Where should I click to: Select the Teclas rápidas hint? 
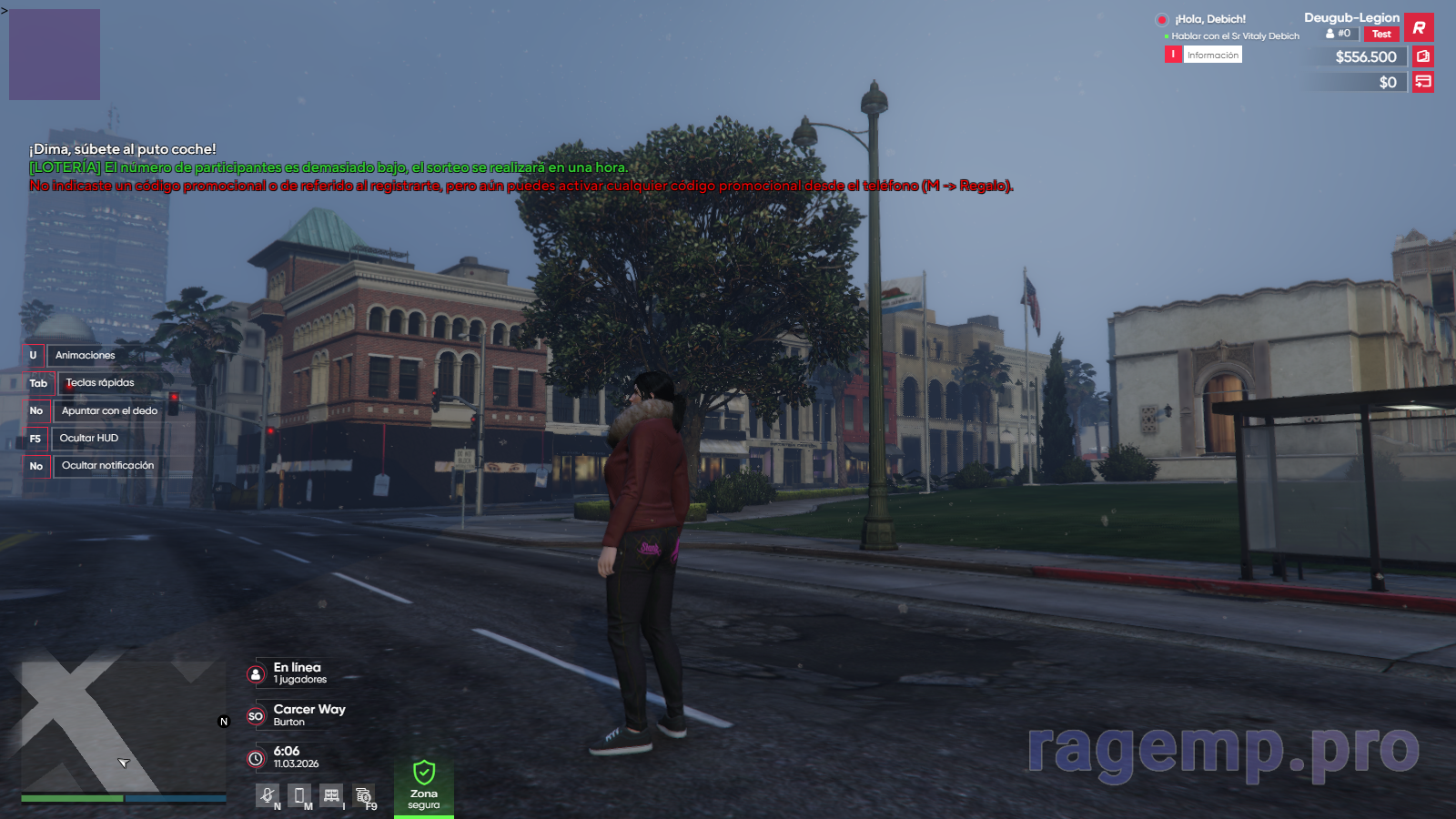click(x=99, y=383)
